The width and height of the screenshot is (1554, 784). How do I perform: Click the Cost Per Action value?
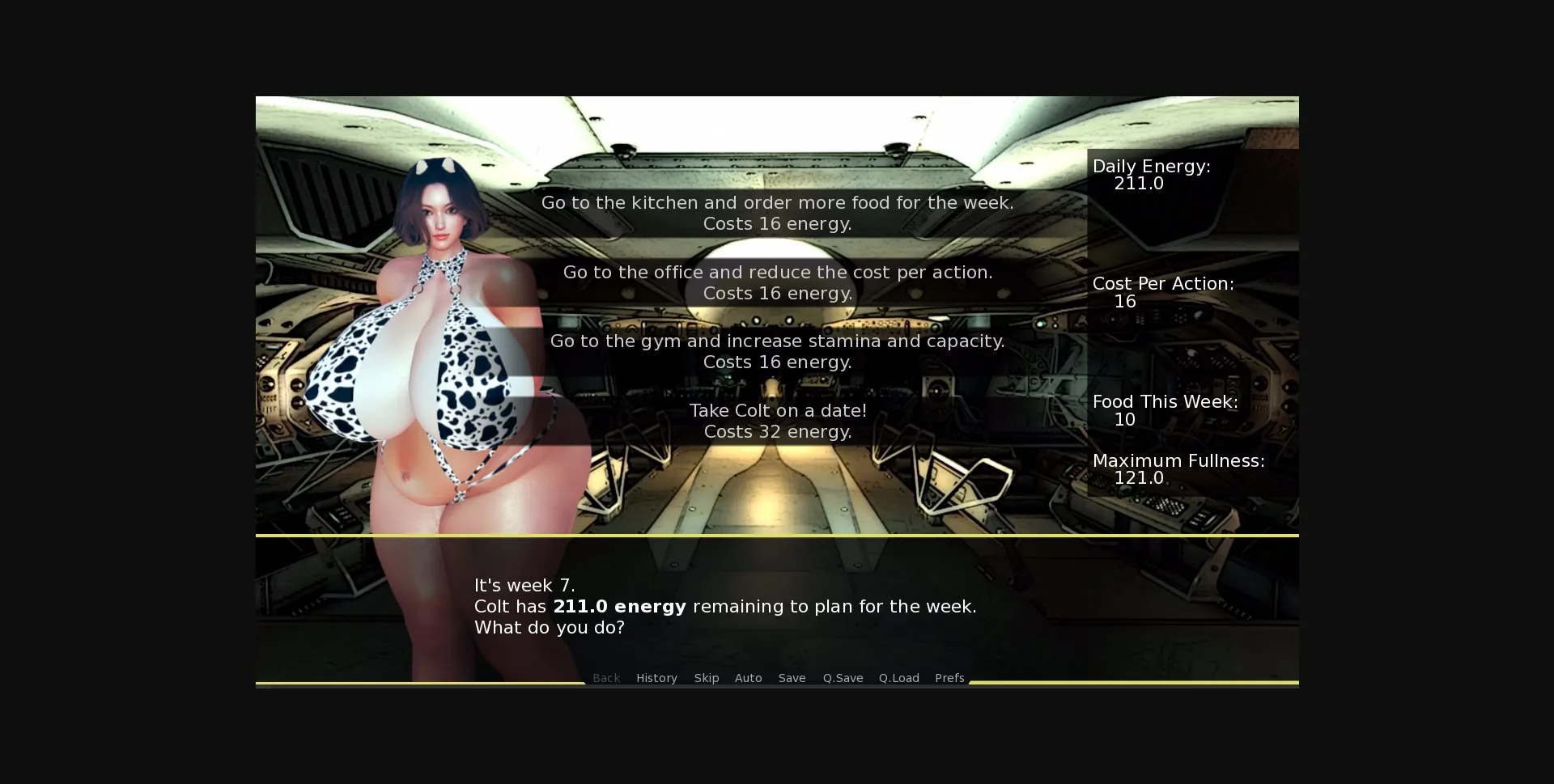pyautogui.click(x=1164, y=292)
